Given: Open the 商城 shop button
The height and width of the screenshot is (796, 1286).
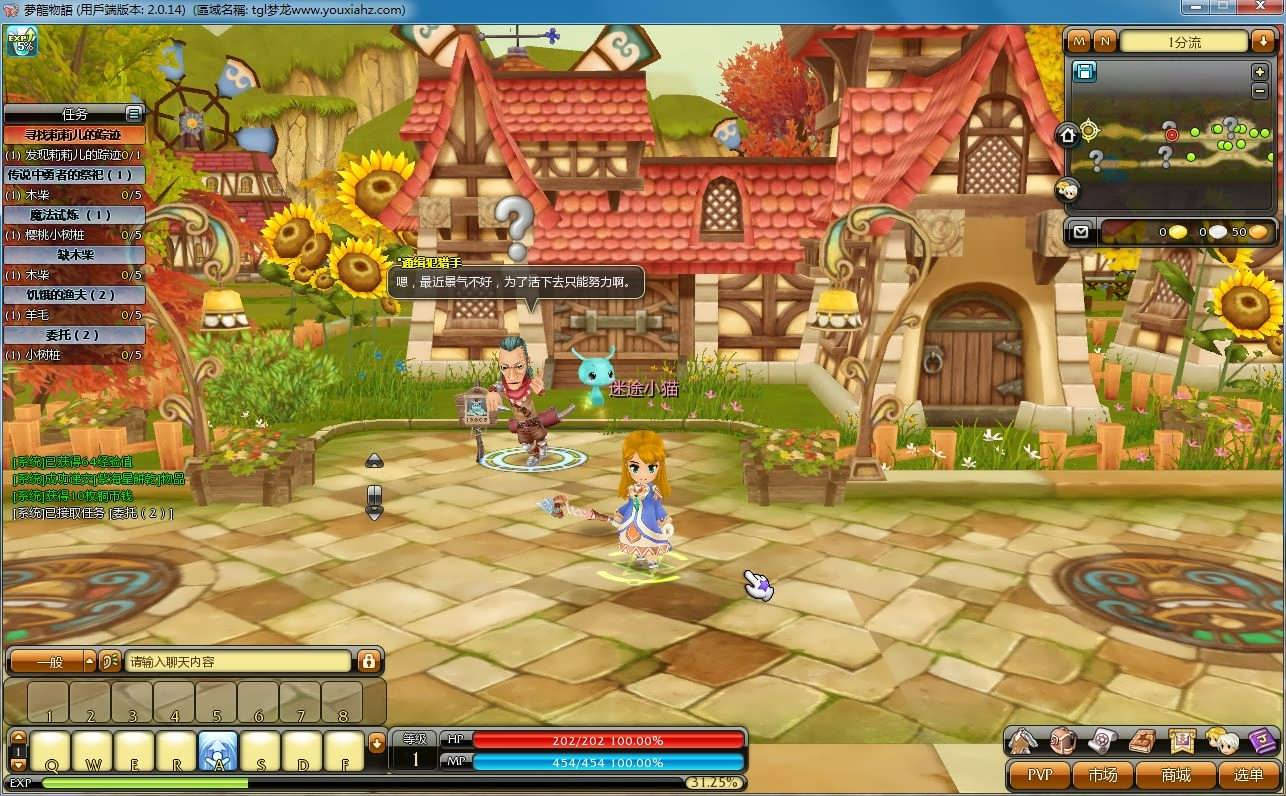Looking at the screenshot, I should click(x=1175, y=775).
